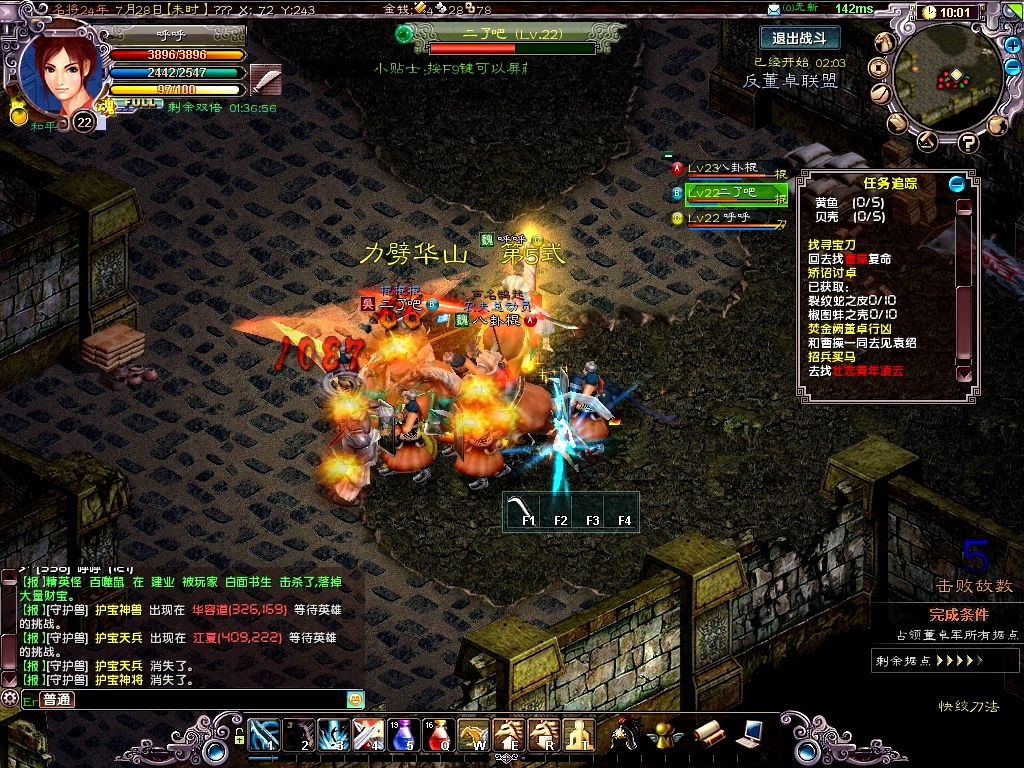Viewport: 1024px width, 768px height.
Task: Open the scroll icon in bottom bar
Action: [x=707, y=734]
